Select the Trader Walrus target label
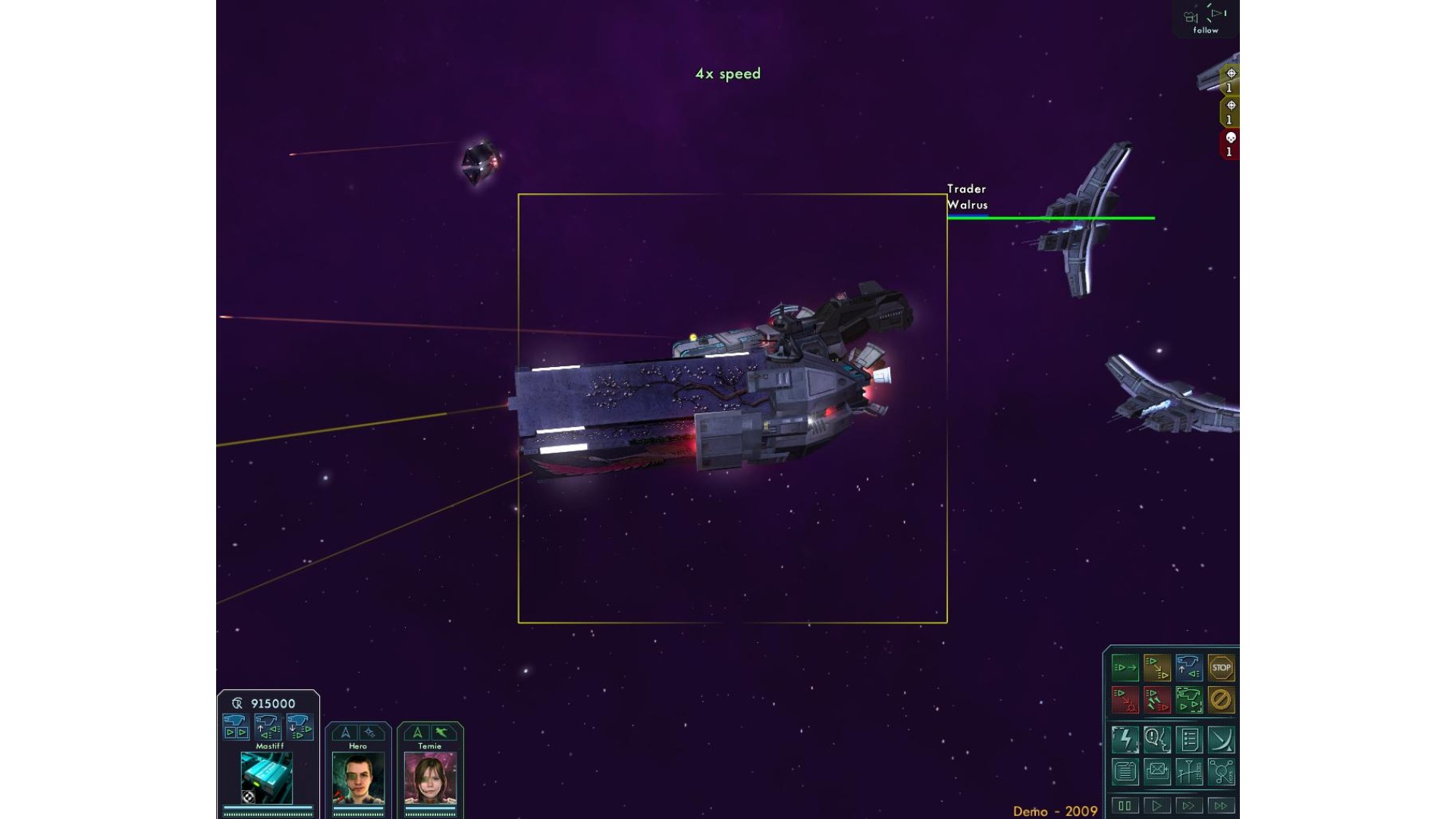This screenshot has width=1456, height=819. [x=967, y=197]
